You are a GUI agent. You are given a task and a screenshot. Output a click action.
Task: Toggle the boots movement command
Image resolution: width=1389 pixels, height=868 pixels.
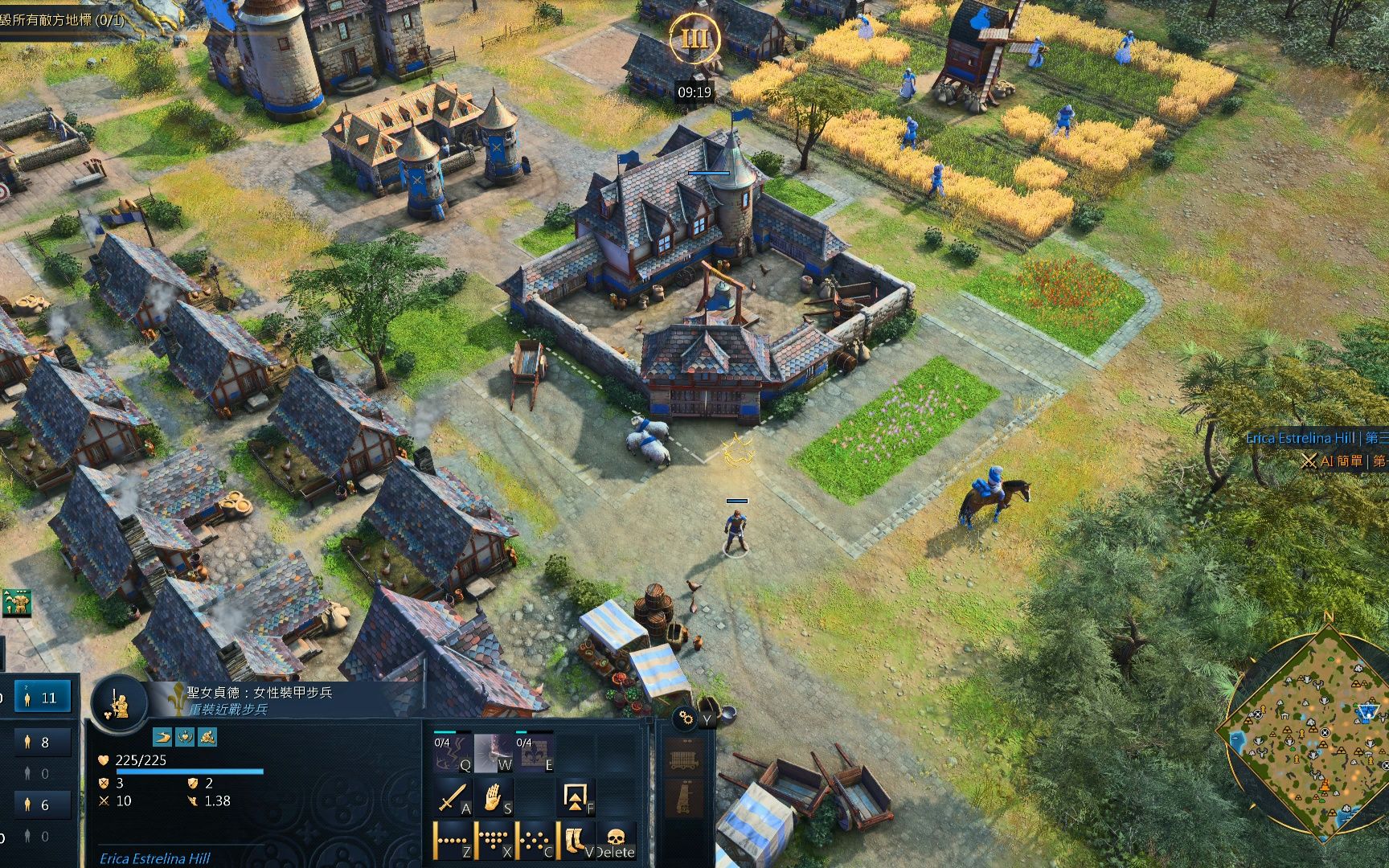pyautogui.click(x=576, y=840)
